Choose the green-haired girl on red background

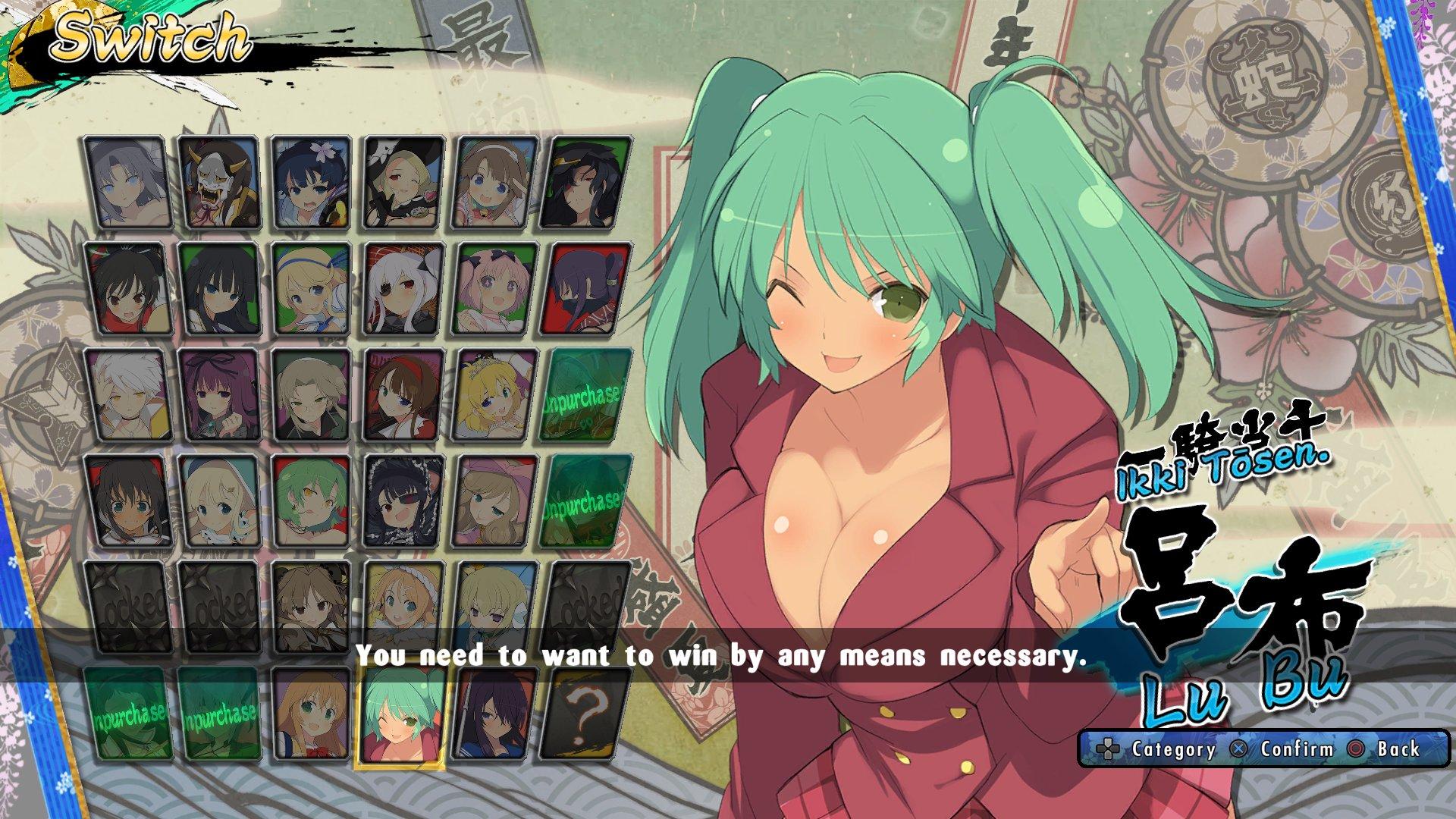click(x=310, y=501)
